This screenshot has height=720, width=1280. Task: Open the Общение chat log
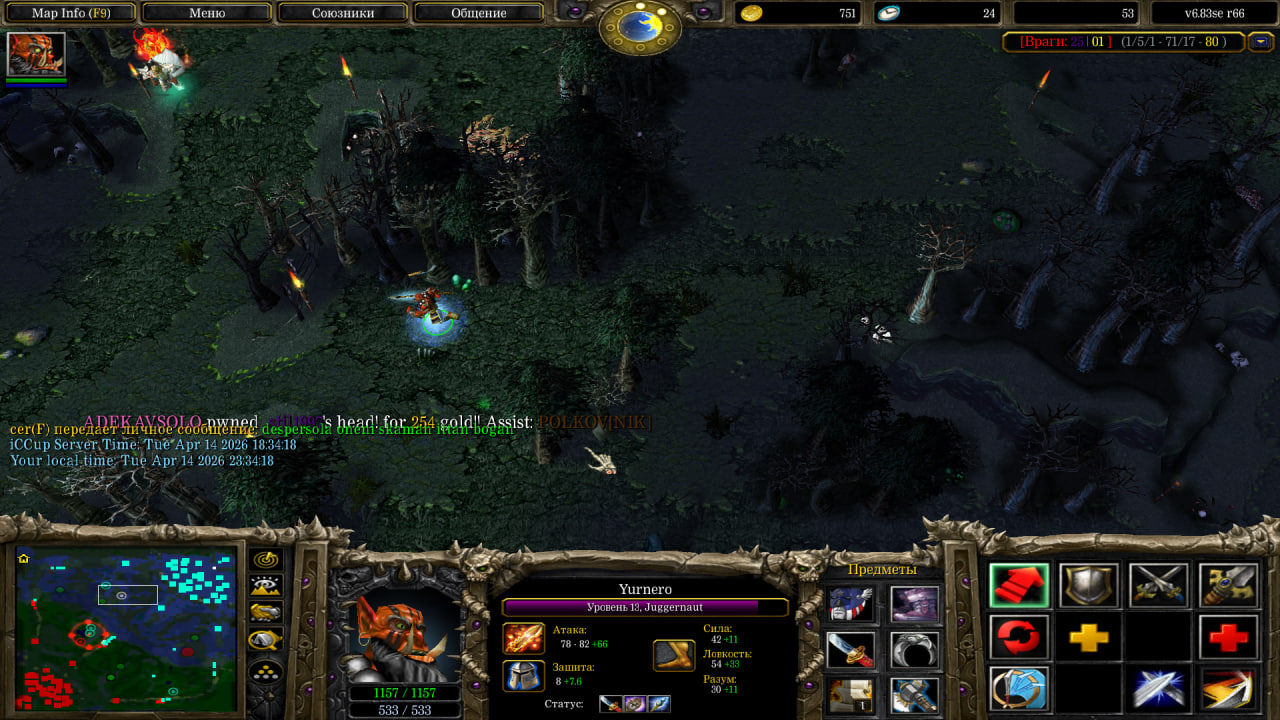pyautogui.click(x=478, y=13)
